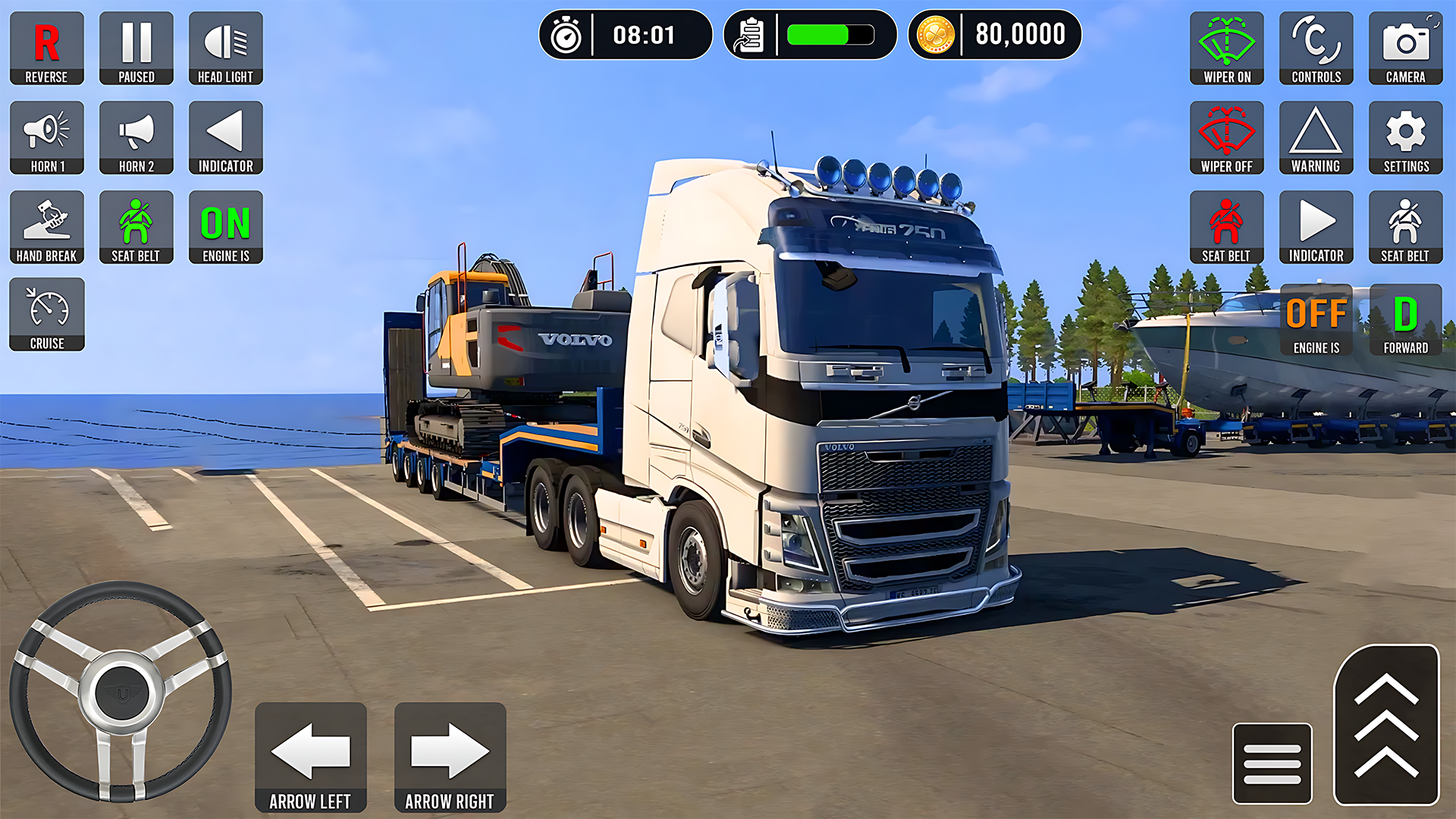Open the Settings panel
Image resolution: width=1456 pixels, height=819 pixels.
tap(1405, 137)
